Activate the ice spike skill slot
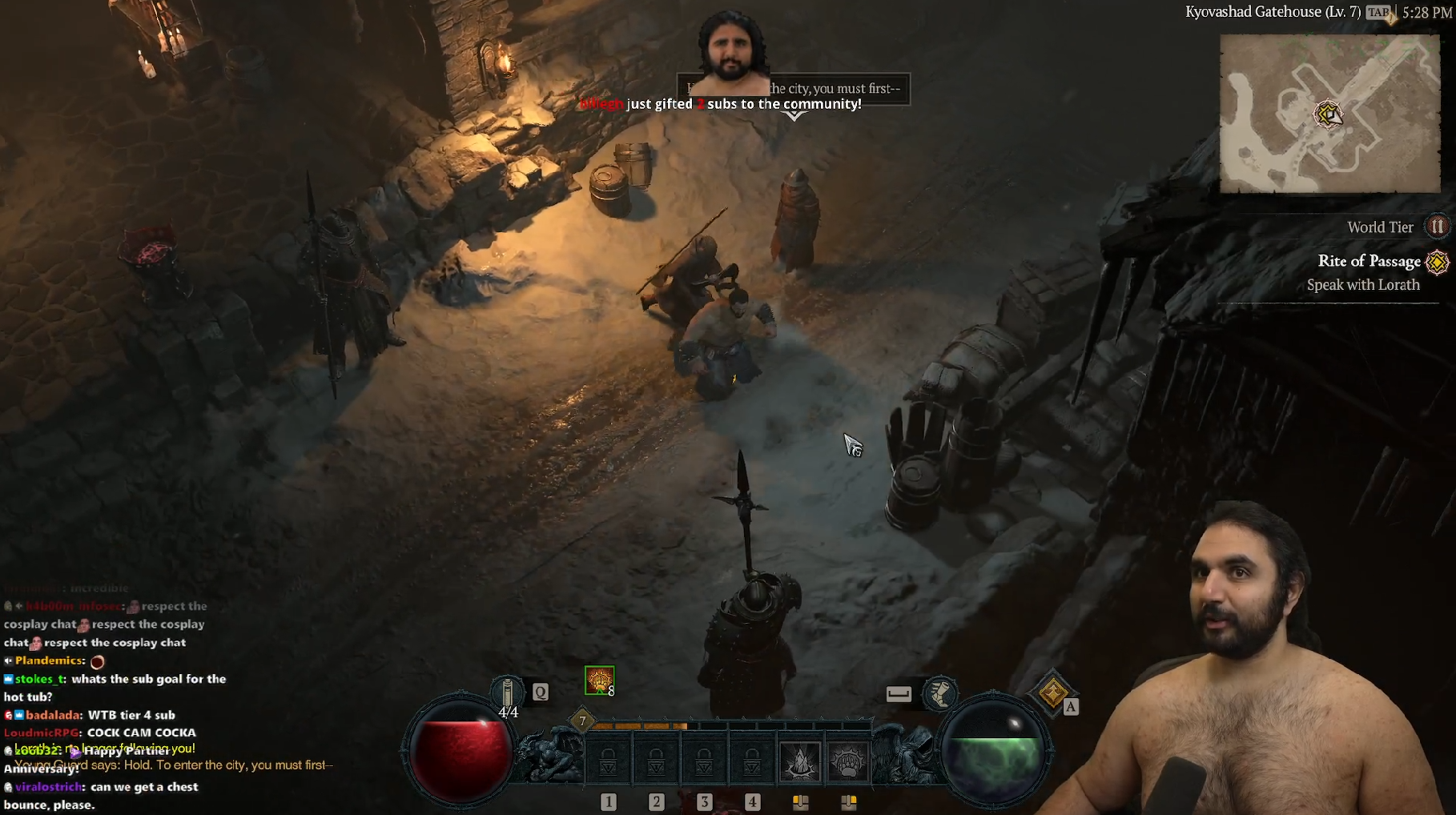Screen dimensions: 1456x815 pos(799,761)
